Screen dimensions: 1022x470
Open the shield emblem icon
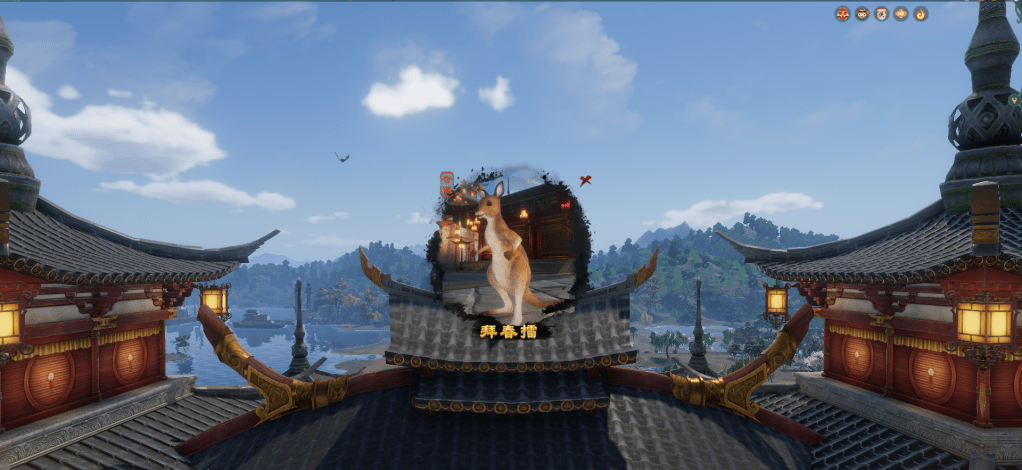881,14
